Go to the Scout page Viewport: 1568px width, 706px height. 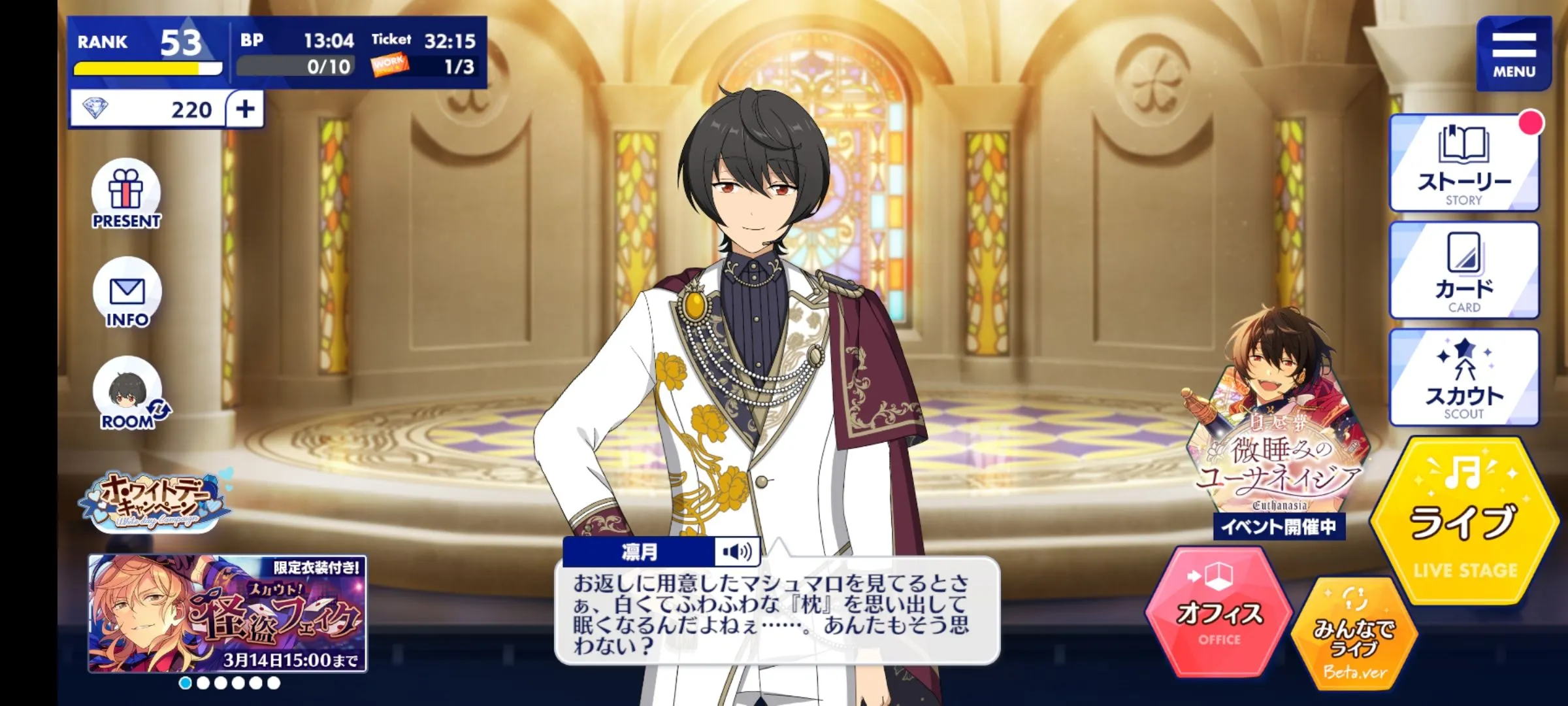pyautogui.click(x=1463, y=378)
